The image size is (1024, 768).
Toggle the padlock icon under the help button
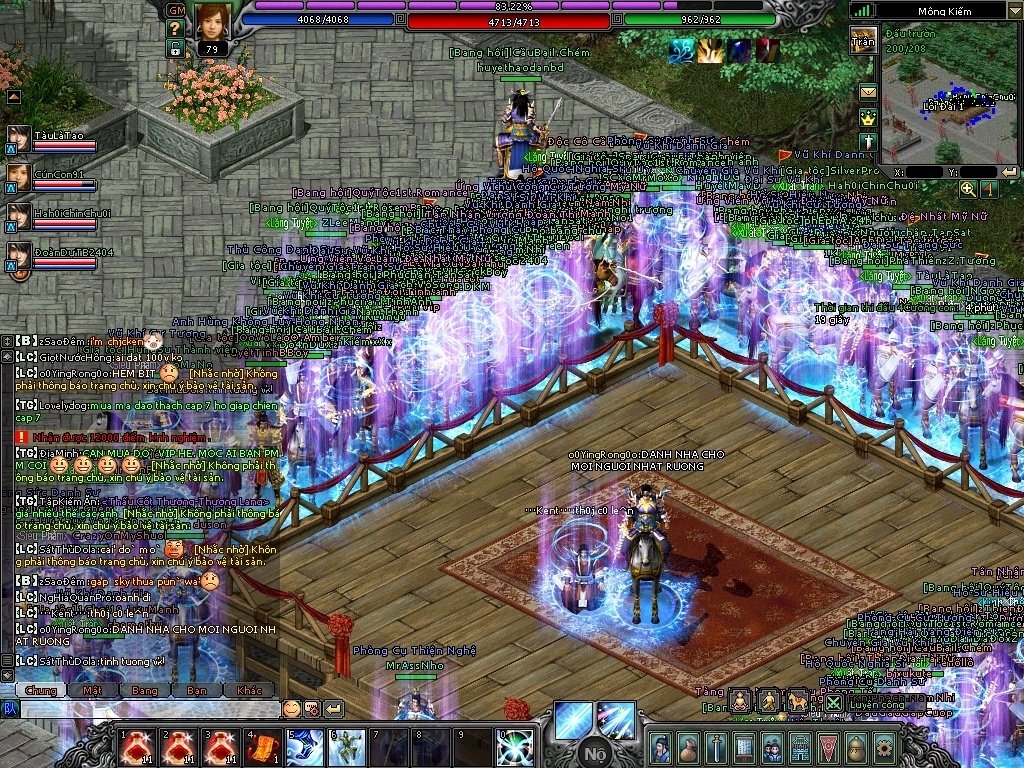click(x=175, y=47)
